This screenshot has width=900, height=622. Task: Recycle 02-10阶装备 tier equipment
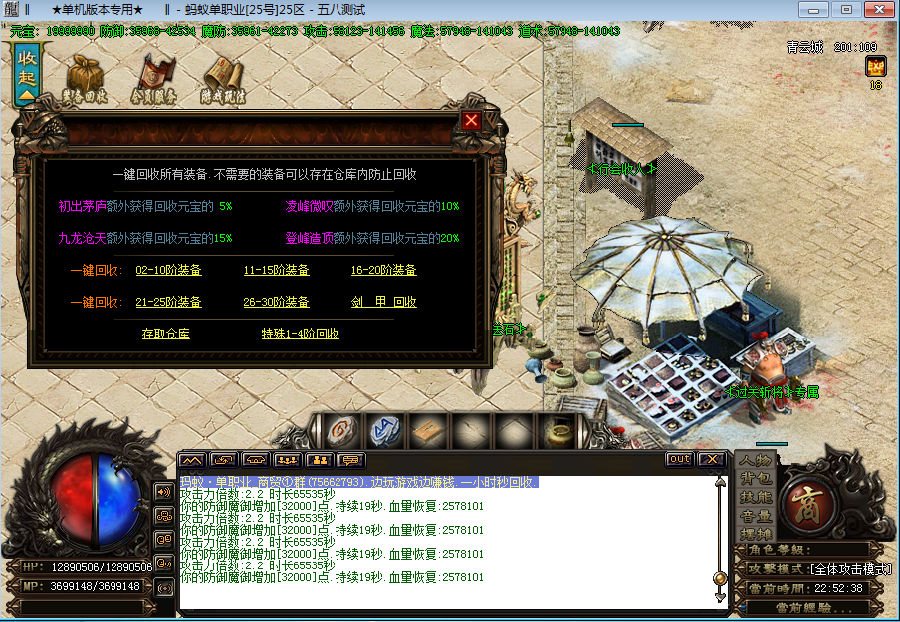168,270
